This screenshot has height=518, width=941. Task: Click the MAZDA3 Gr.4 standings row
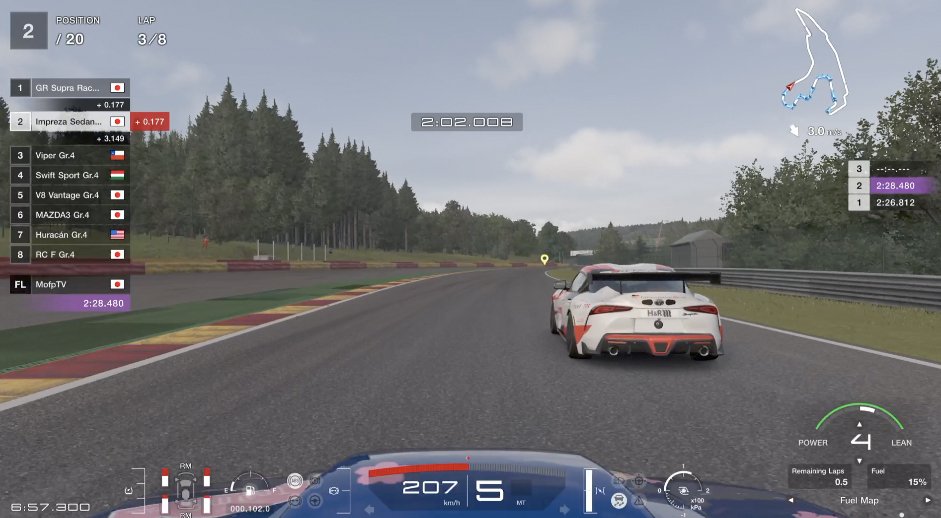(68, 214)
